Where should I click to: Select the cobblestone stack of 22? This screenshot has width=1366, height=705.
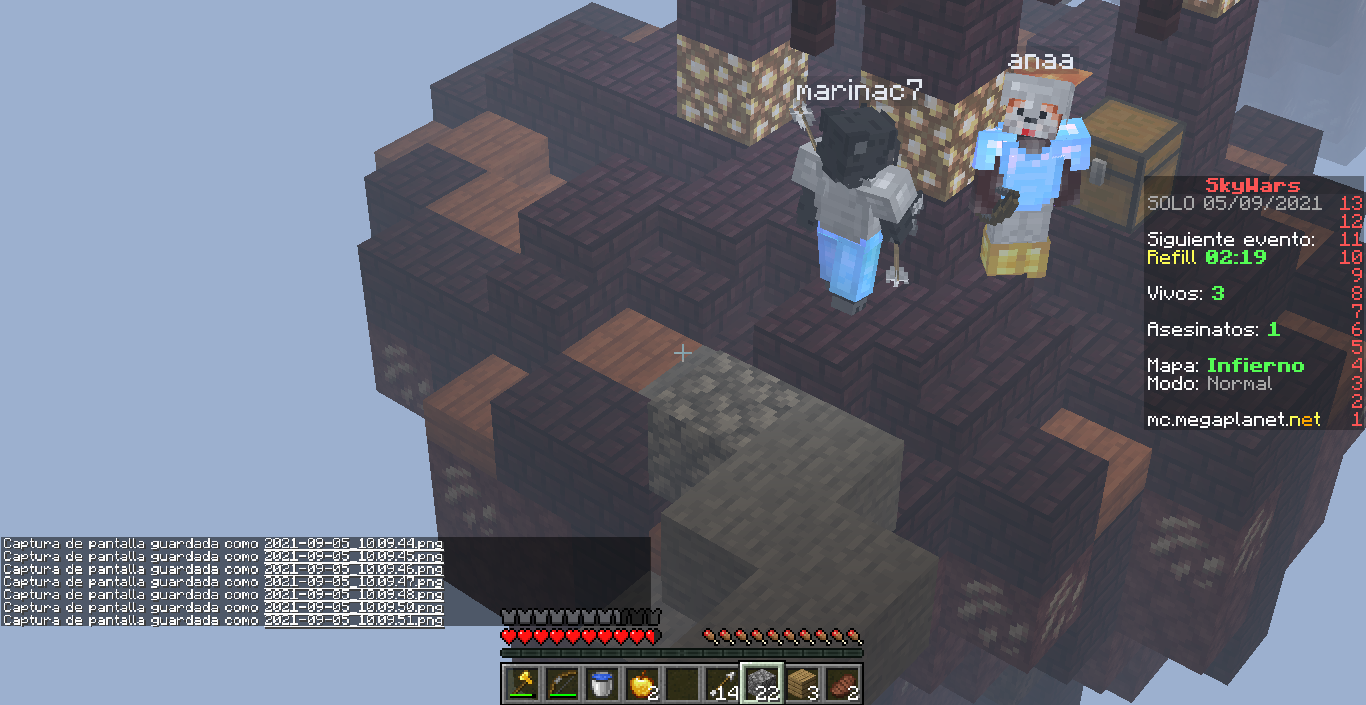pos(761,683)
